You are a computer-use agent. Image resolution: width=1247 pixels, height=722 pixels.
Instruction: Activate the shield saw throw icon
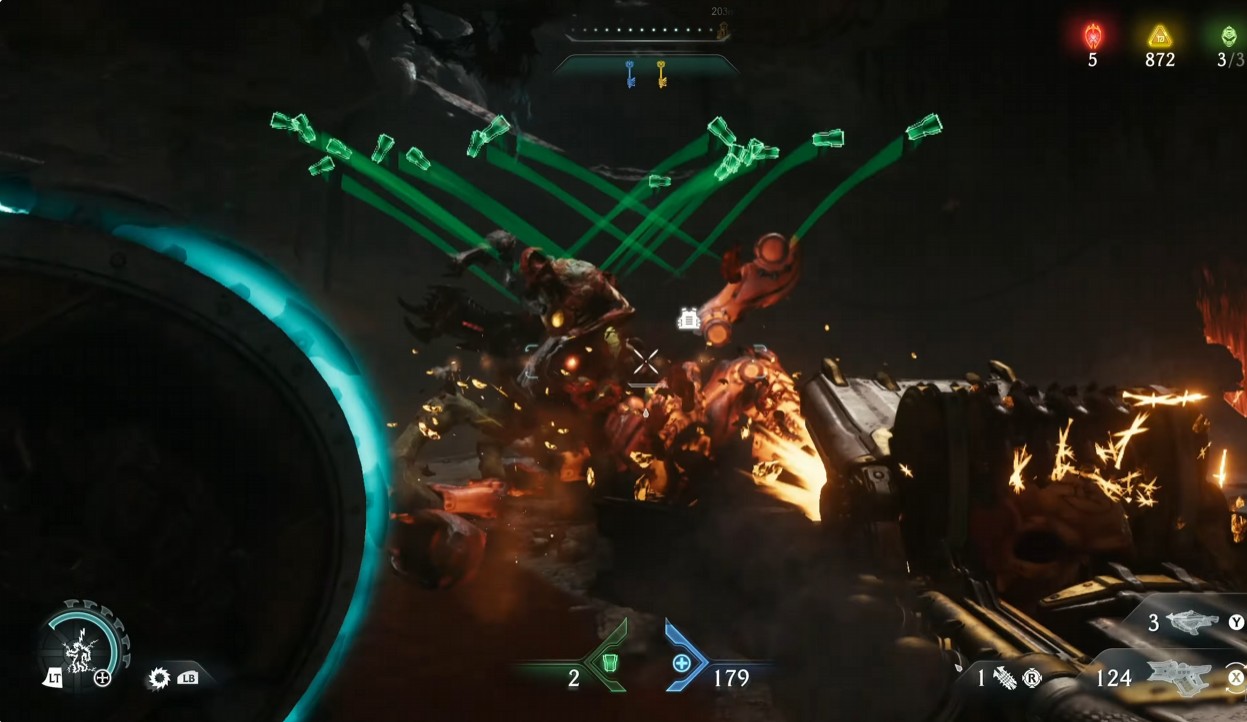[x=159, y=678]
